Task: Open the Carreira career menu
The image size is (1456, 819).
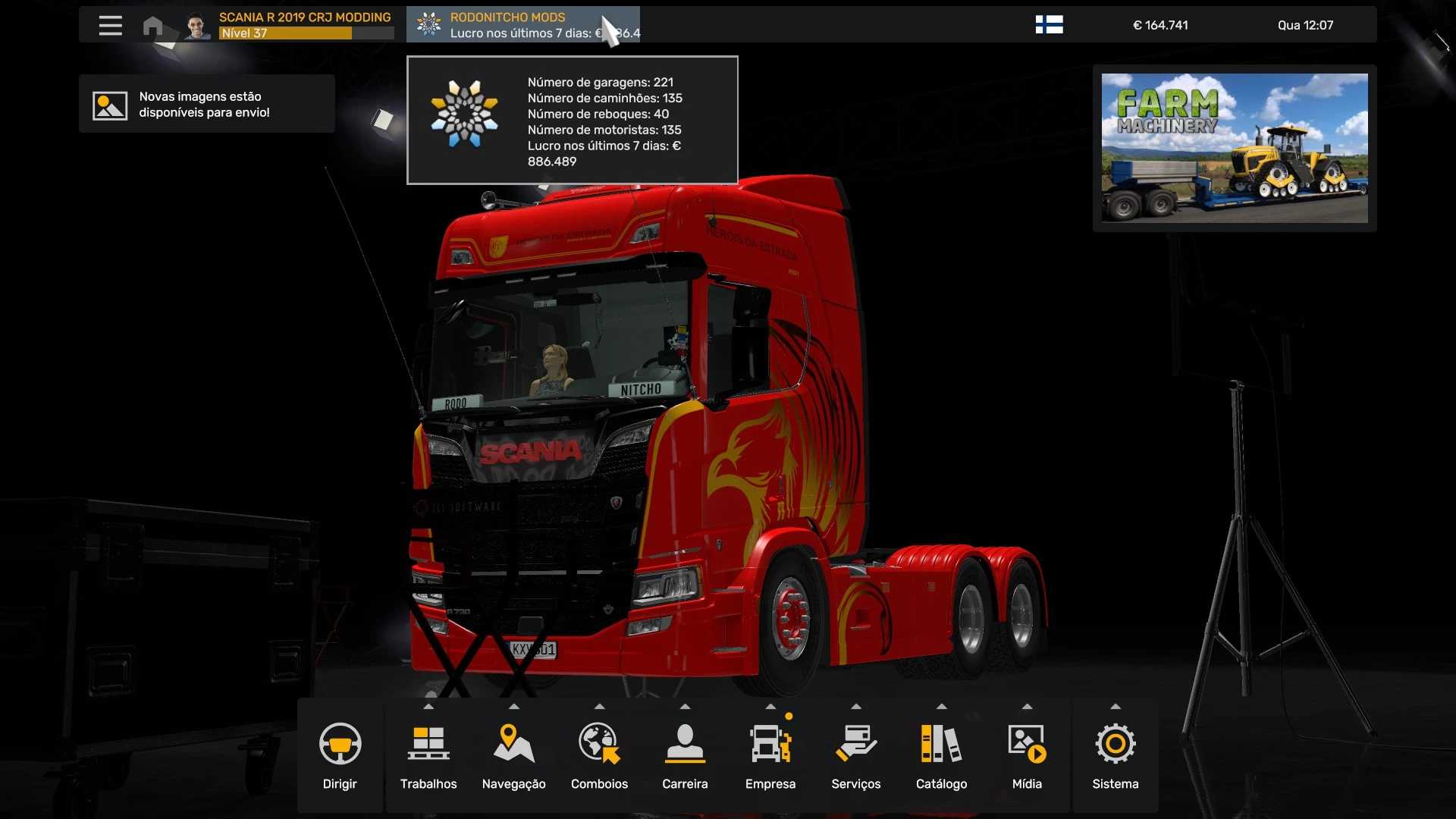Action: pos(685,756)
